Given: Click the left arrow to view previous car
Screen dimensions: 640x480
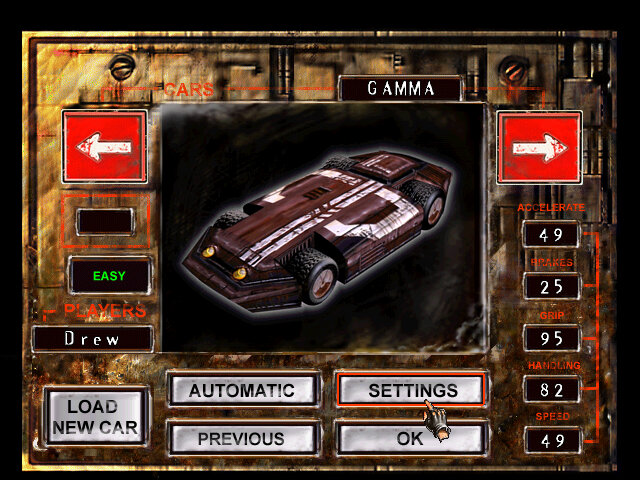Looking at the screenshot, I should [x=104, y=147].
